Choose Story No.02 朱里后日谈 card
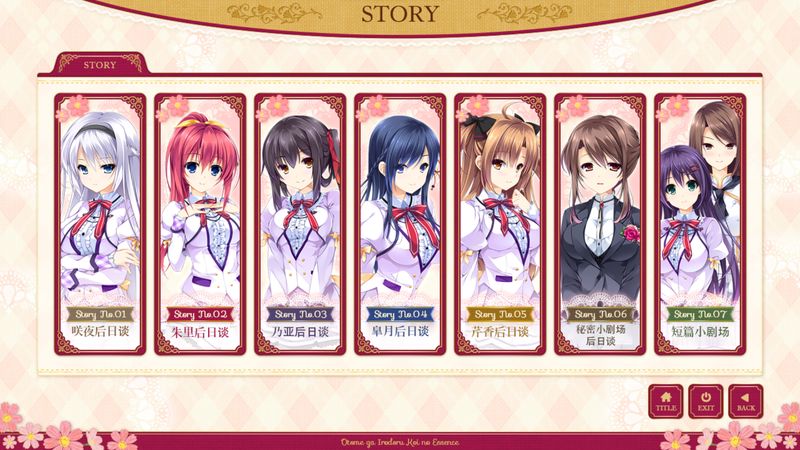The height and width of the screenshot is (450, 800). click(x=200, y=224)
